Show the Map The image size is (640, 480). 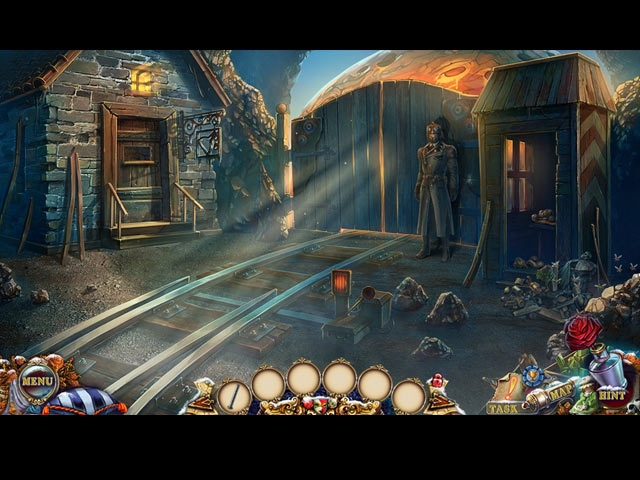pos(561,389)
